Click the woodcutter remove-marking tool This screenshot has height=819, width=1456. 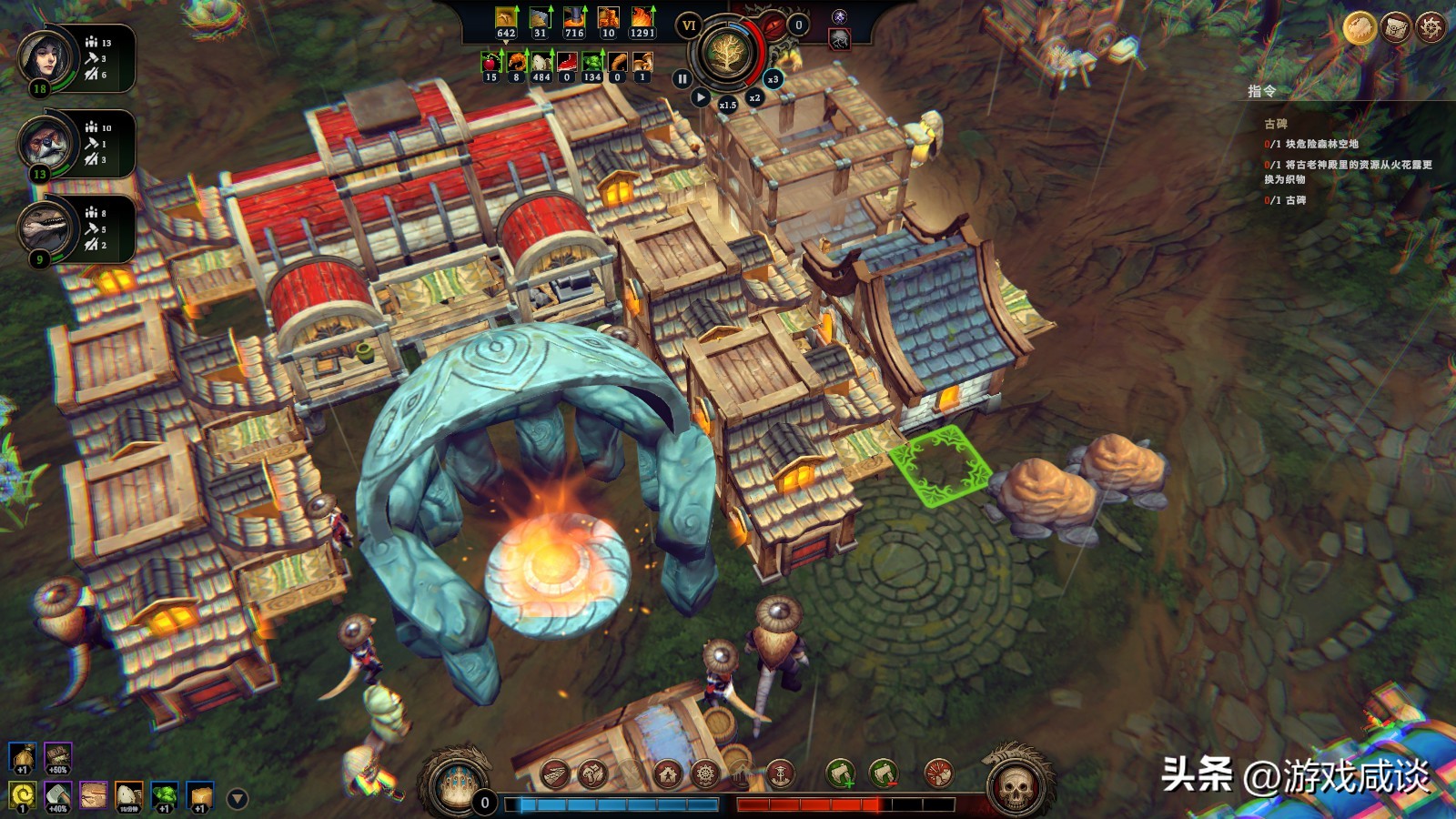point(883,774)
